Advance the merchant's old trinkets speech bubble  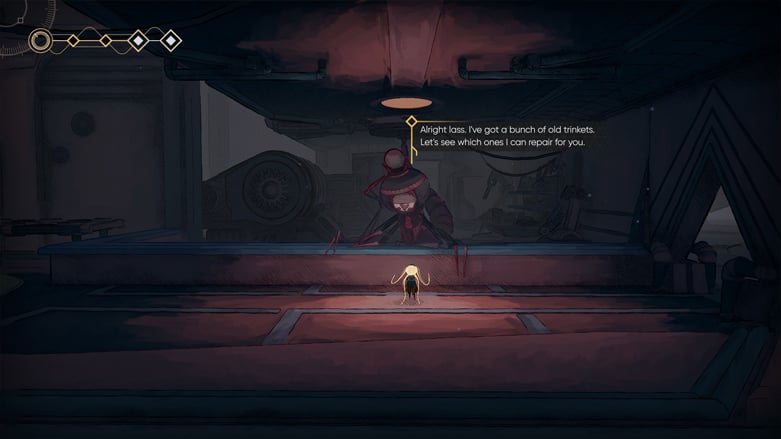pyautogui.click(x=501, y=136)
